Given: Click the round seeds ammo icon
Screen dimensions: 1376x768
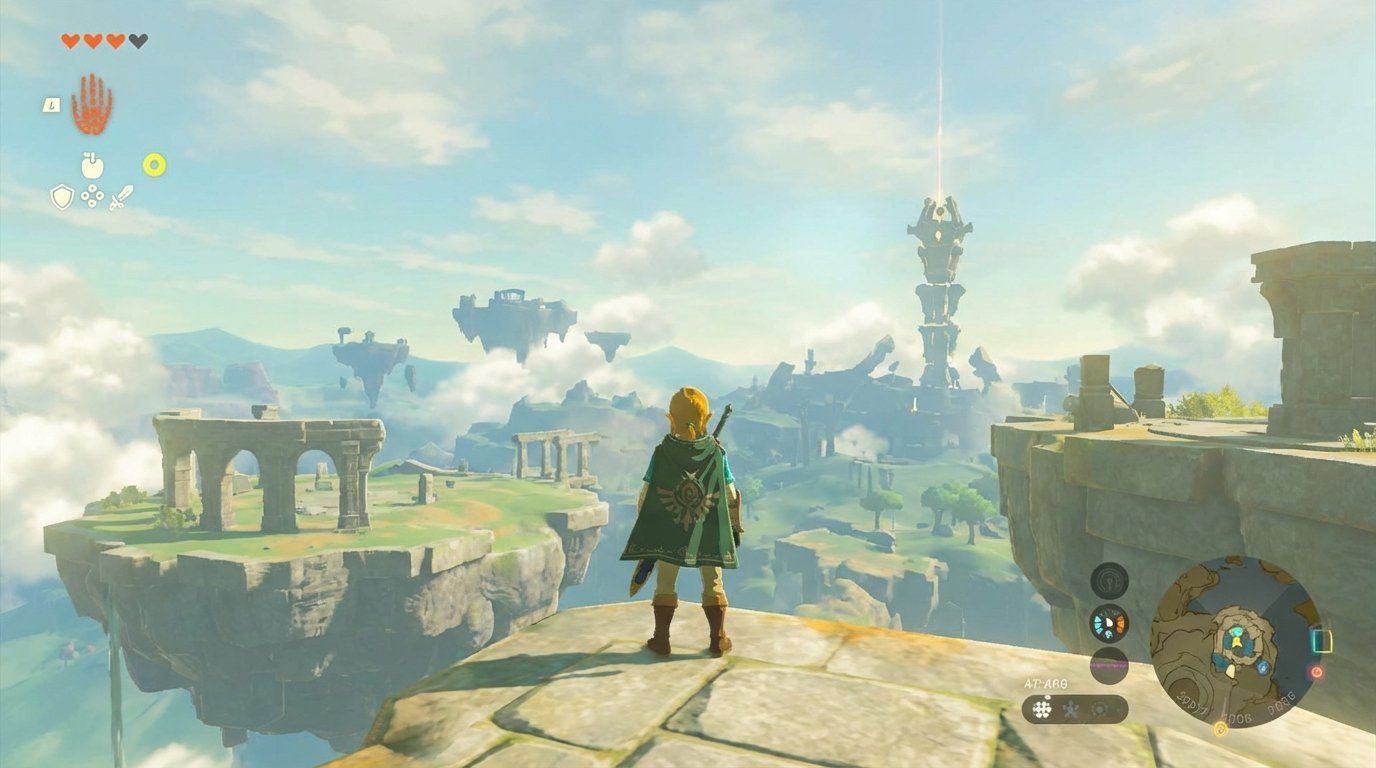Looking at the screenshot, I should pos(92,196).
